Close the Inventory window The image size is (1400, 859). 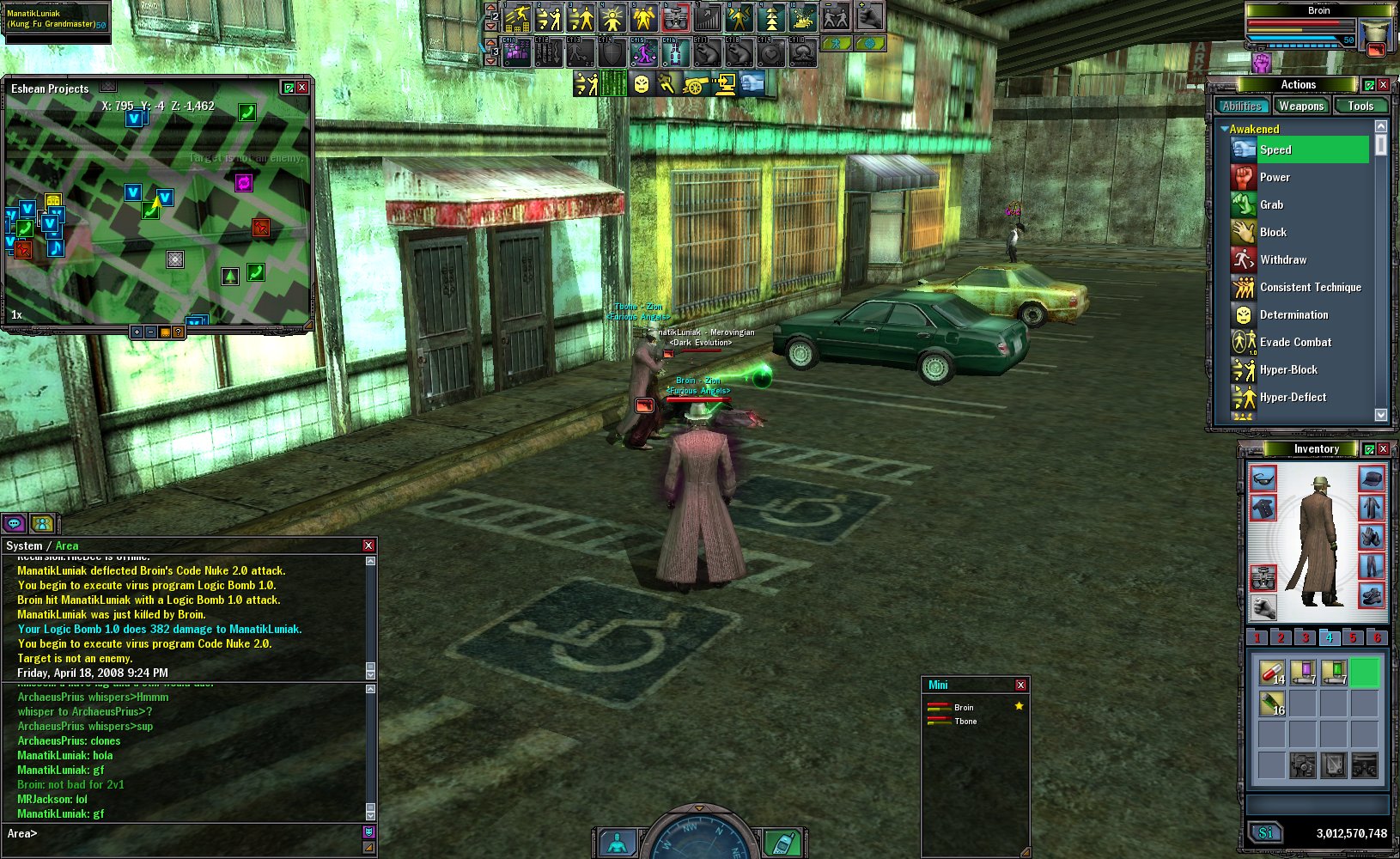click(1383, 449)
